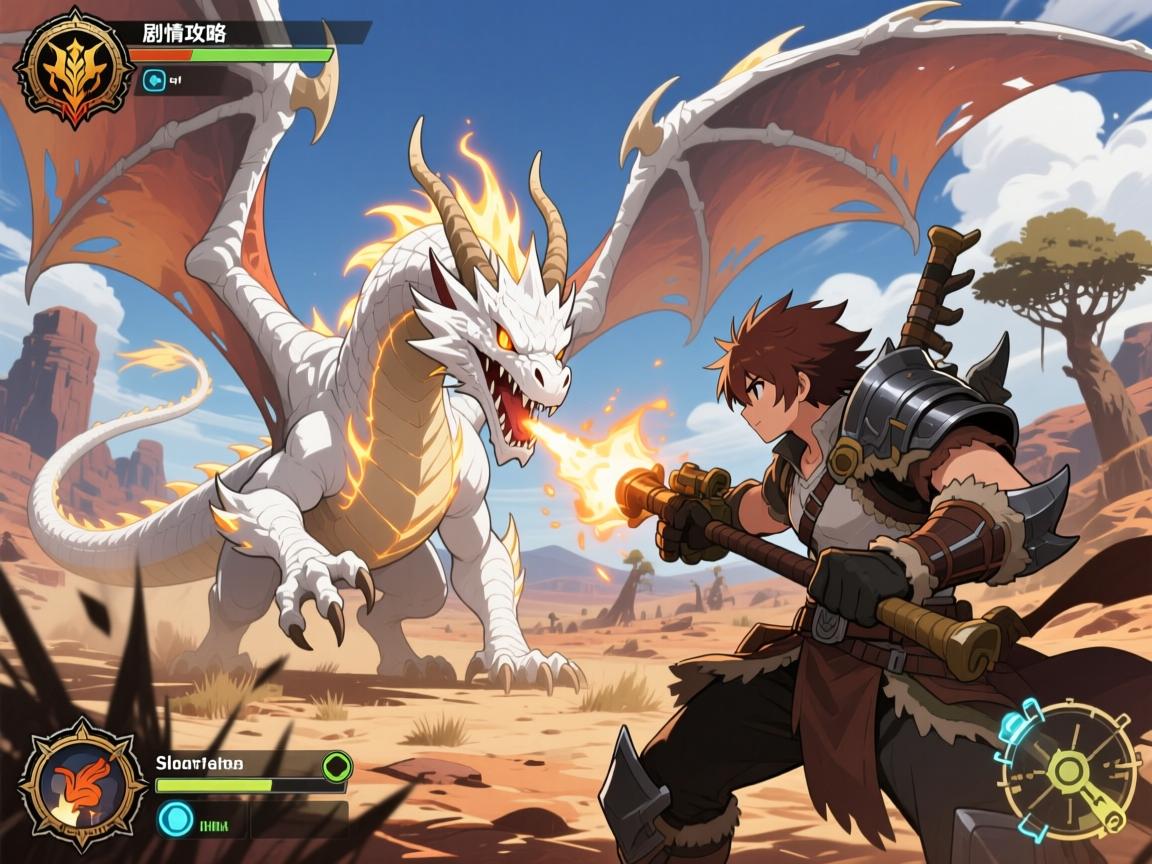Image resolution: width=1152 pixels, height=864 pixels.
Task: Open the golden circular compass dial
Action: 1069,770
